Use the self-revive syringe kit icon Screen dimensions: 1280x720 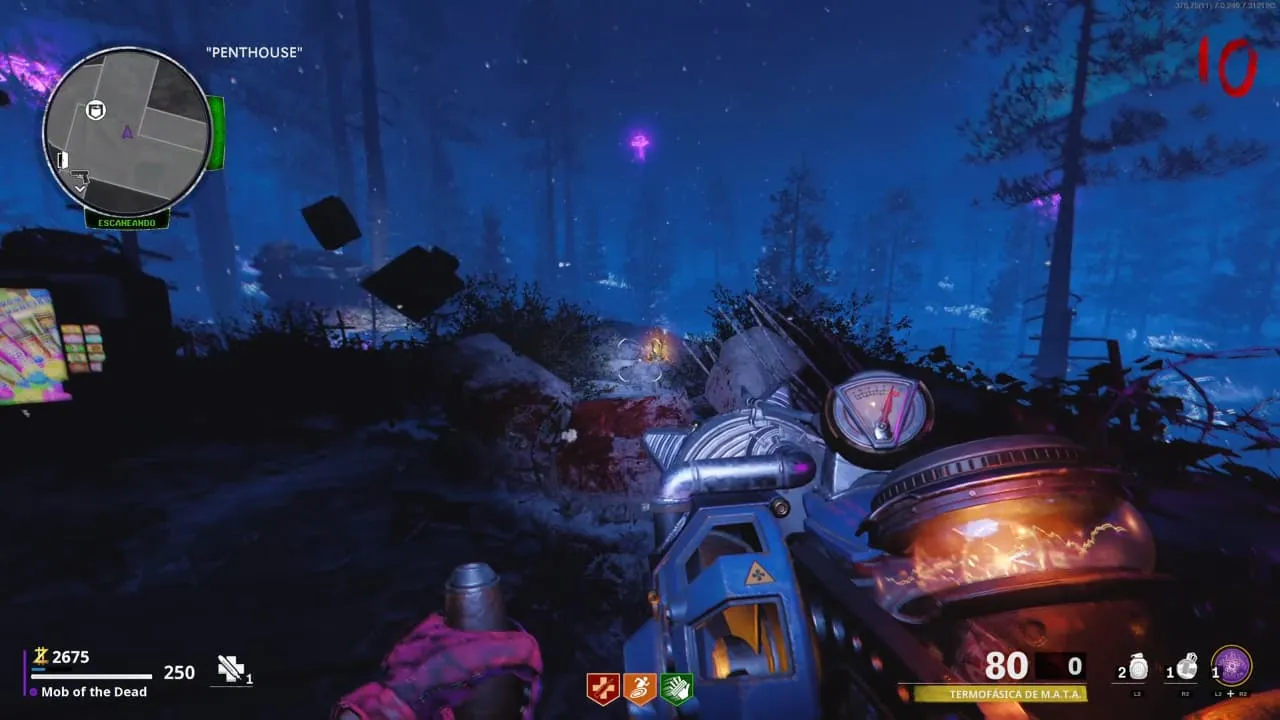[x=231, y=670]
